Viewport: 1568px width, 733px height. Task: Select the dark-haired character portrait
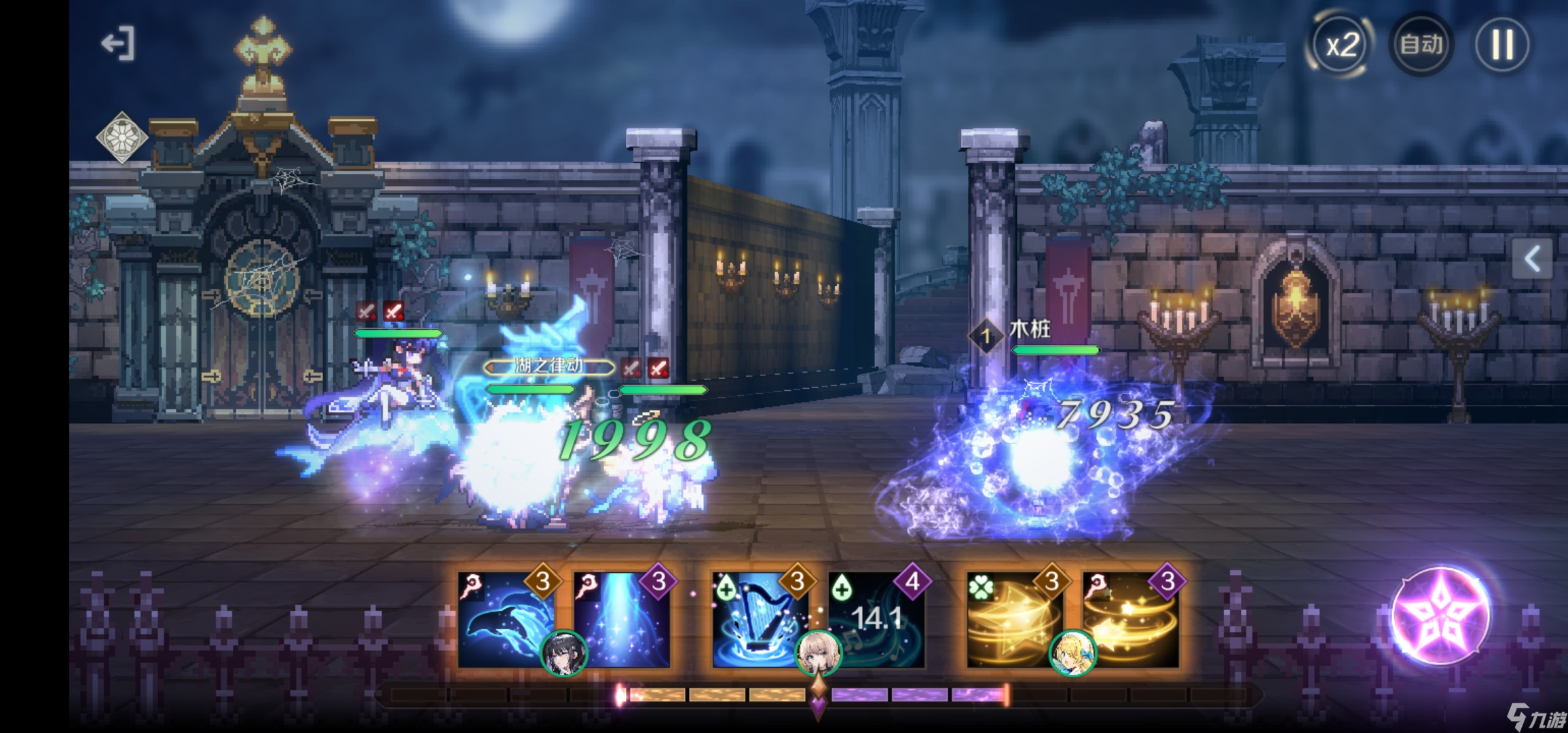[x=563, y=654]
